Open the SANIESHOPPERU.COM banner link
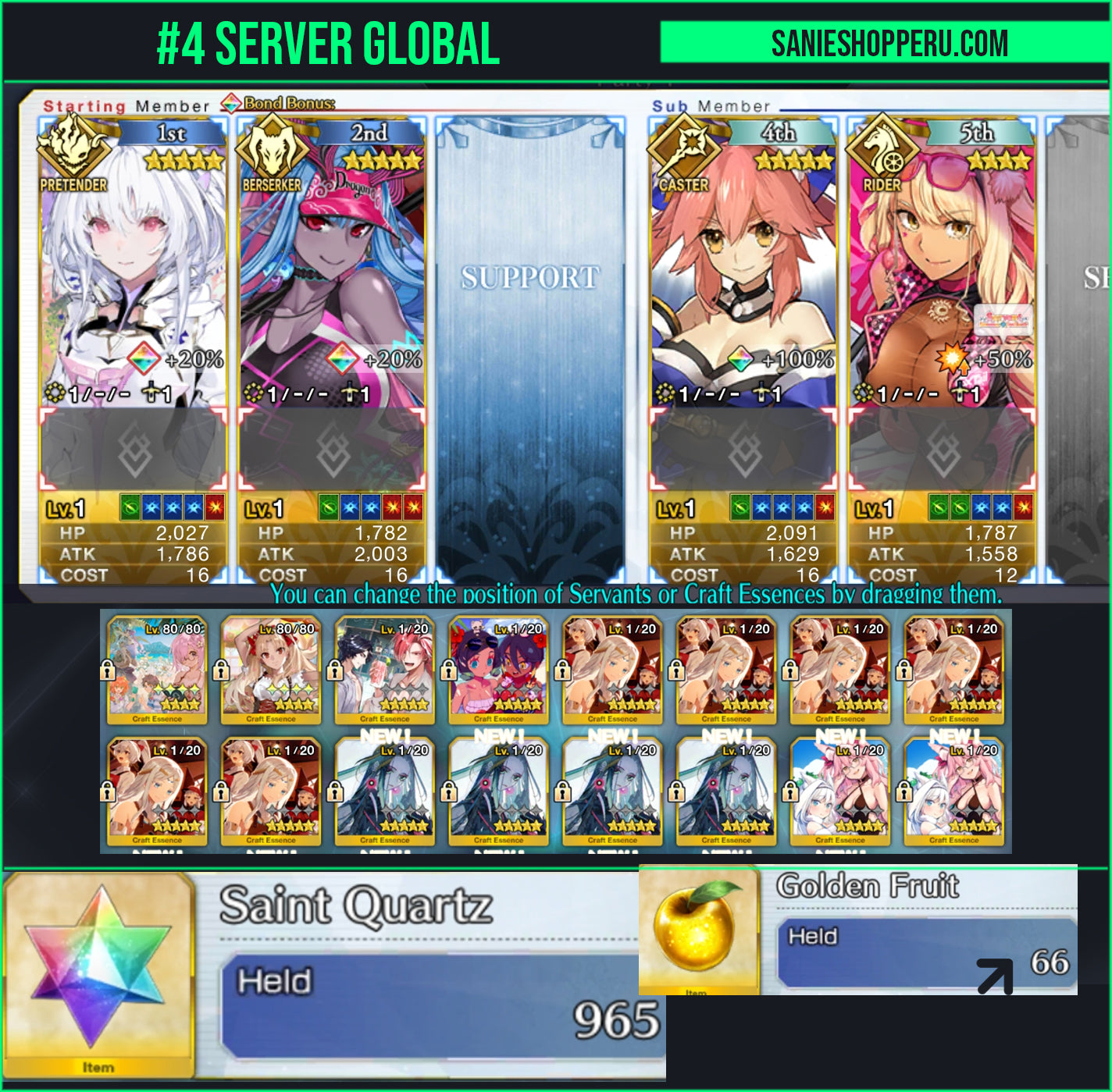The width and height of the screenshot is (1112, 1092). click(889, 43)
